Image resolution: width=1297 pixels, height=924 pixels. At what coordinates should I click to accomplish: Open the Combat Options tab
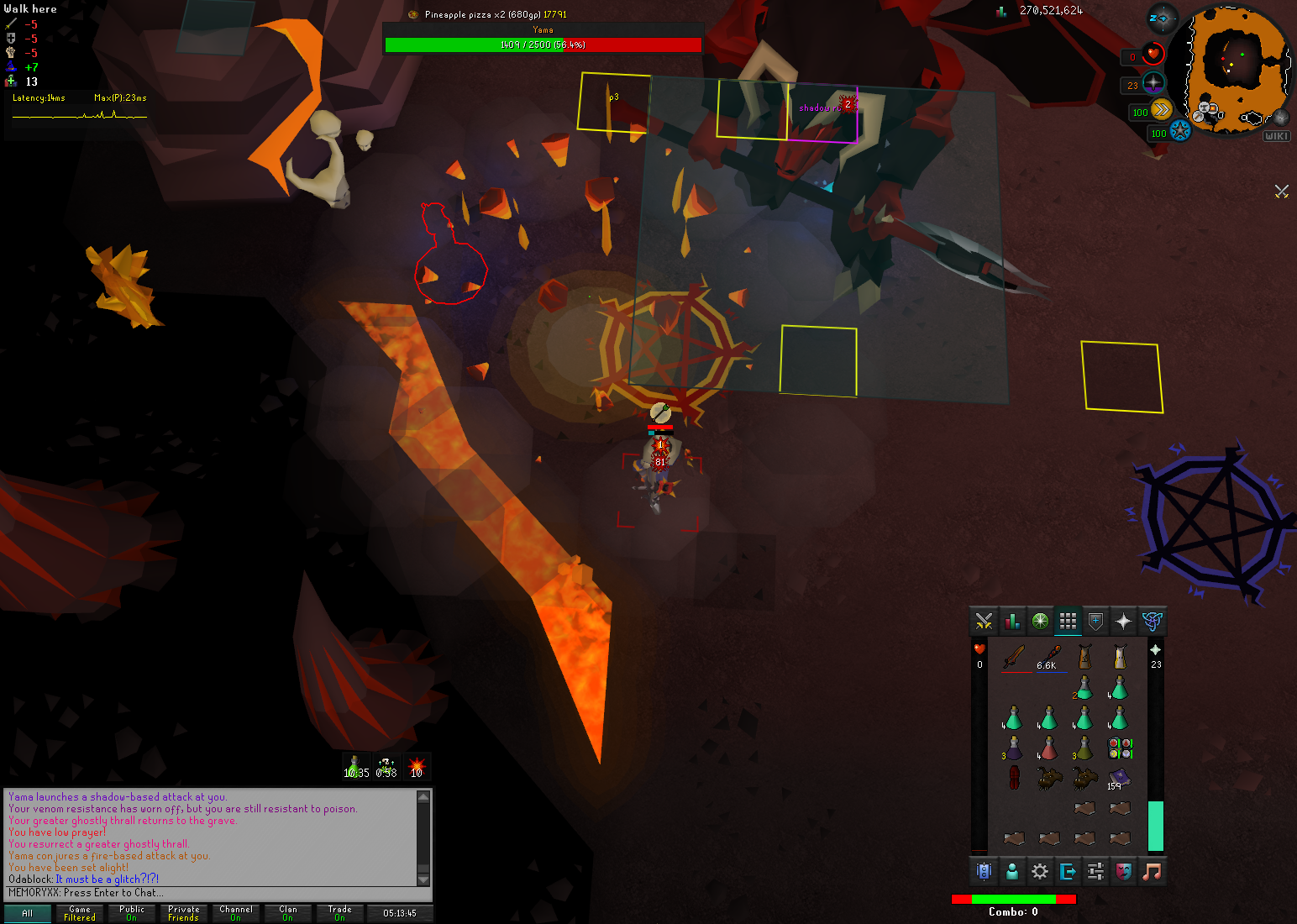(x=984, y=622)
